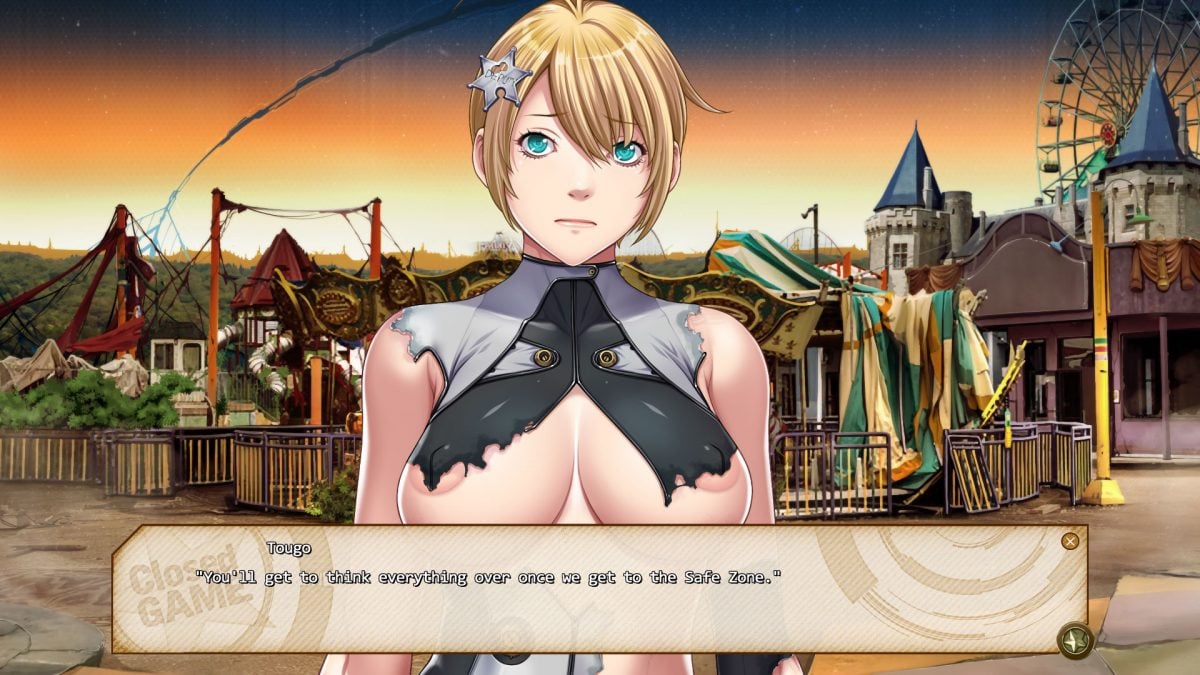Click the round star badge button
Screen dimensions: 1200x675
1074,638
